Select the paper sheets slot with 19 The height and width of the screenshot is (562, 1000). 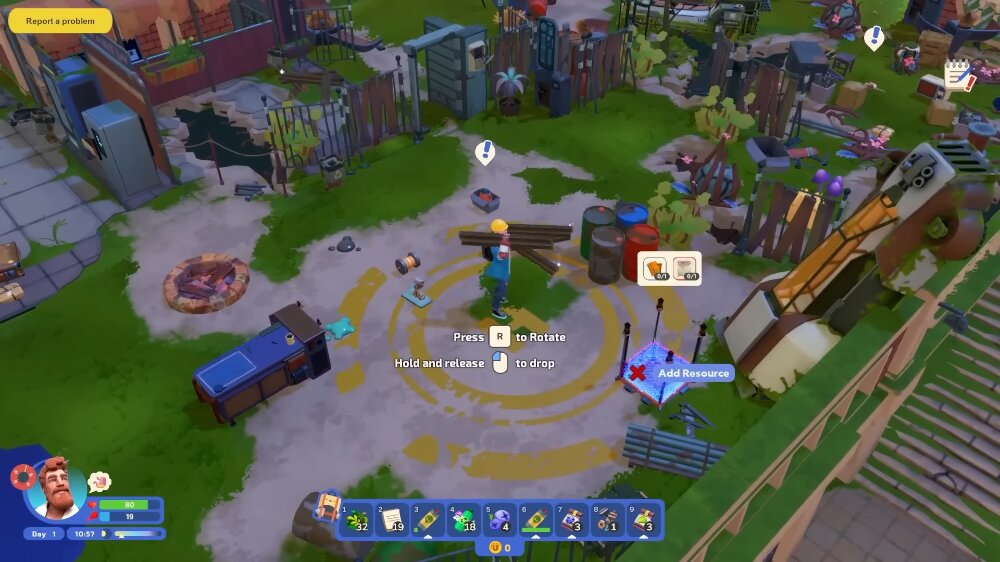[x=392, y=519]
